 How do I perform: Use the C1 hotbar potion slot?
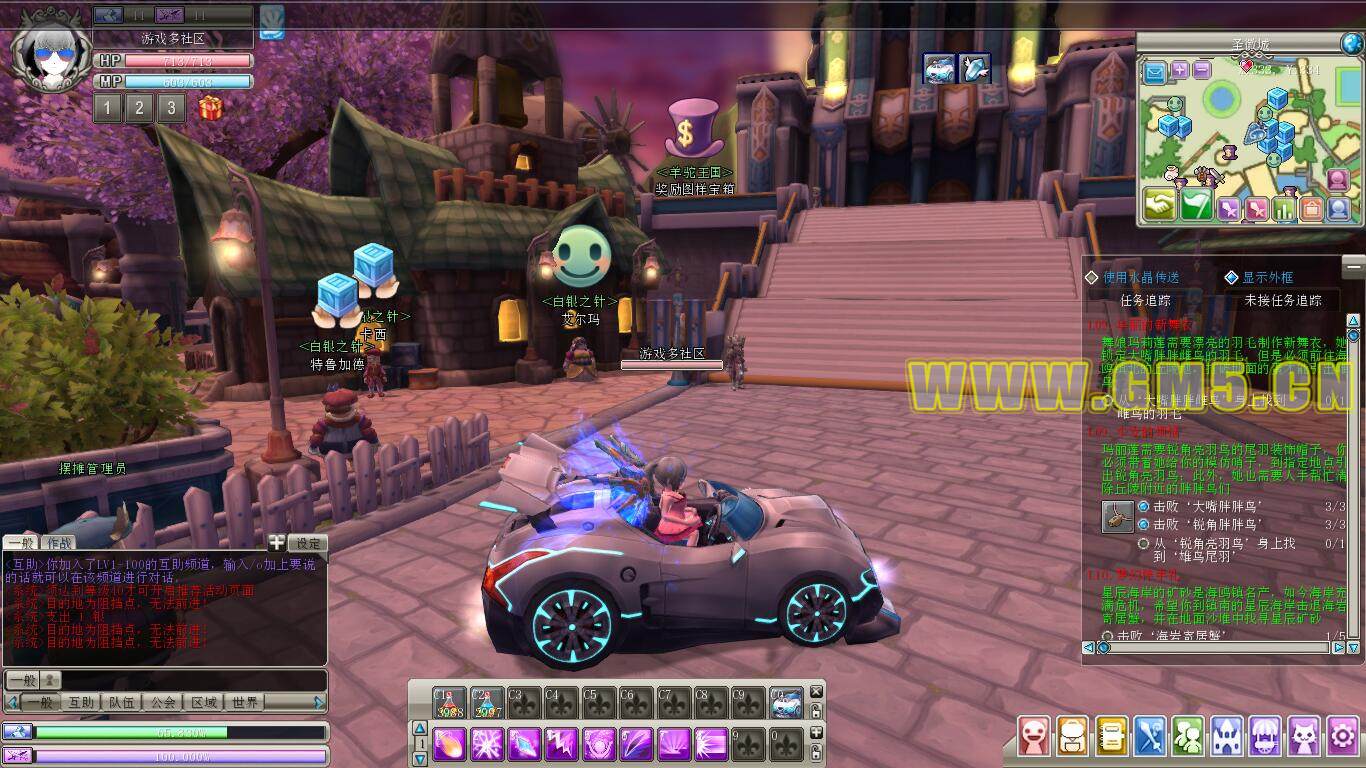tap(450, 703)
